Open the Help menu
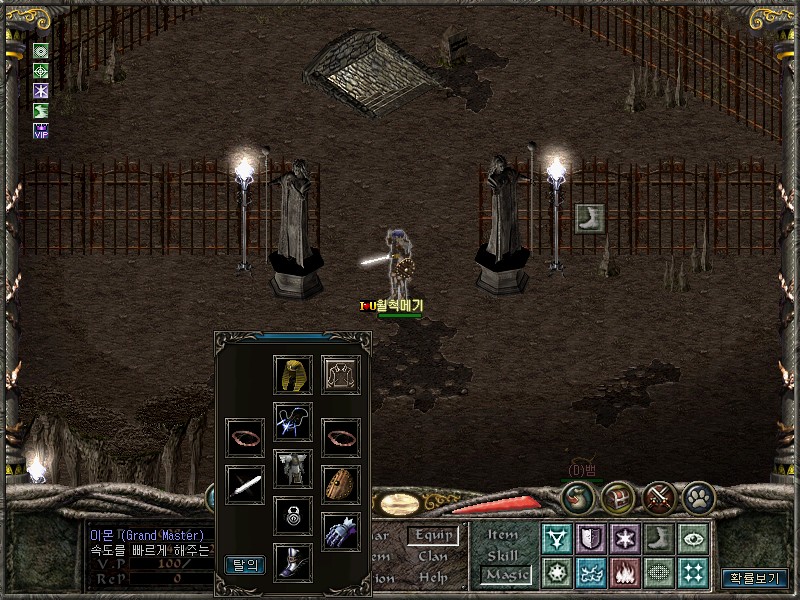 [x=433, y=577]
